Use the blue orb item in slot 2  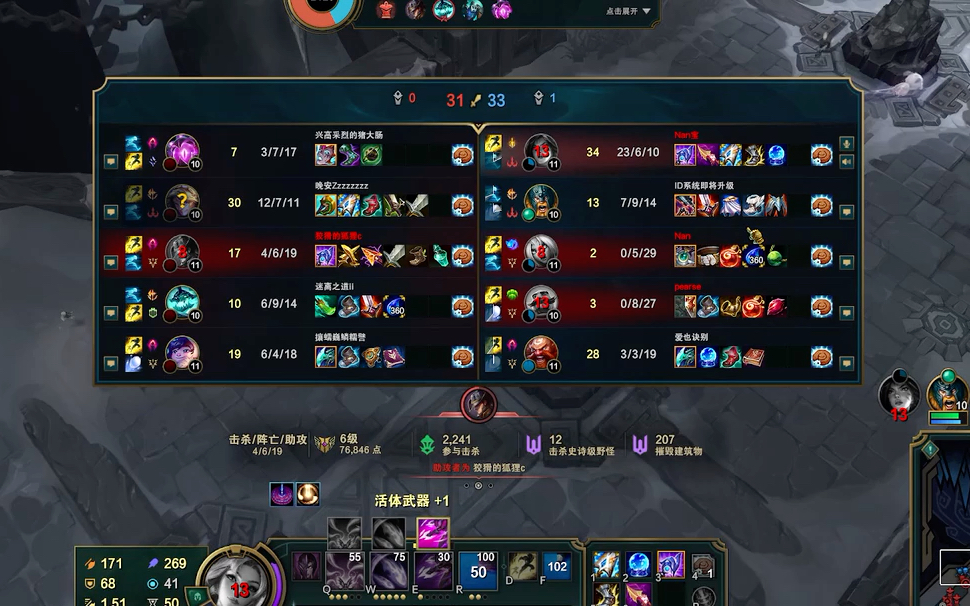(x=640, y=565)
